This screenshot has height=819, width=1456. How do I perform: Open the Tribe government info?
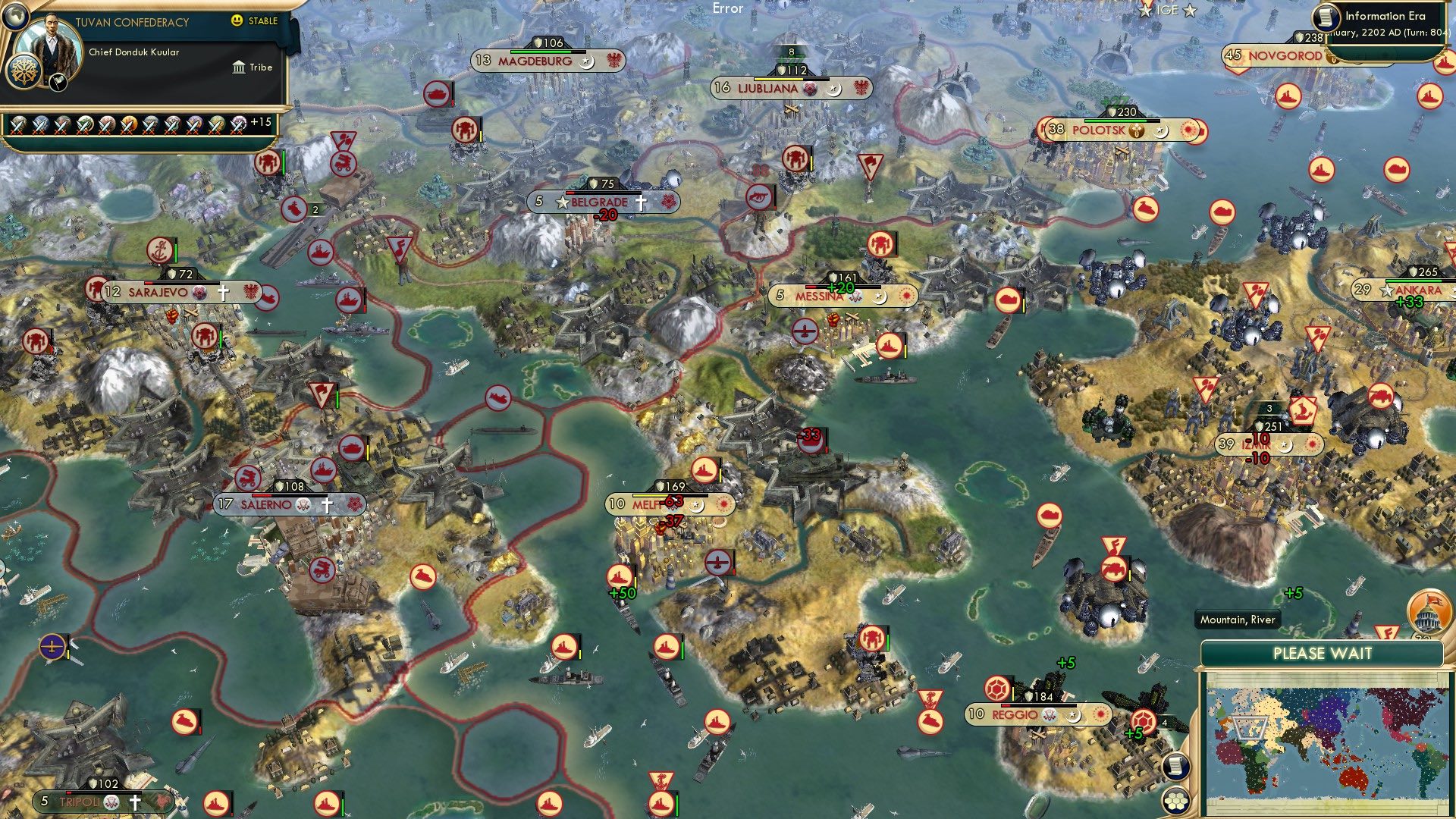coord(253,67)
